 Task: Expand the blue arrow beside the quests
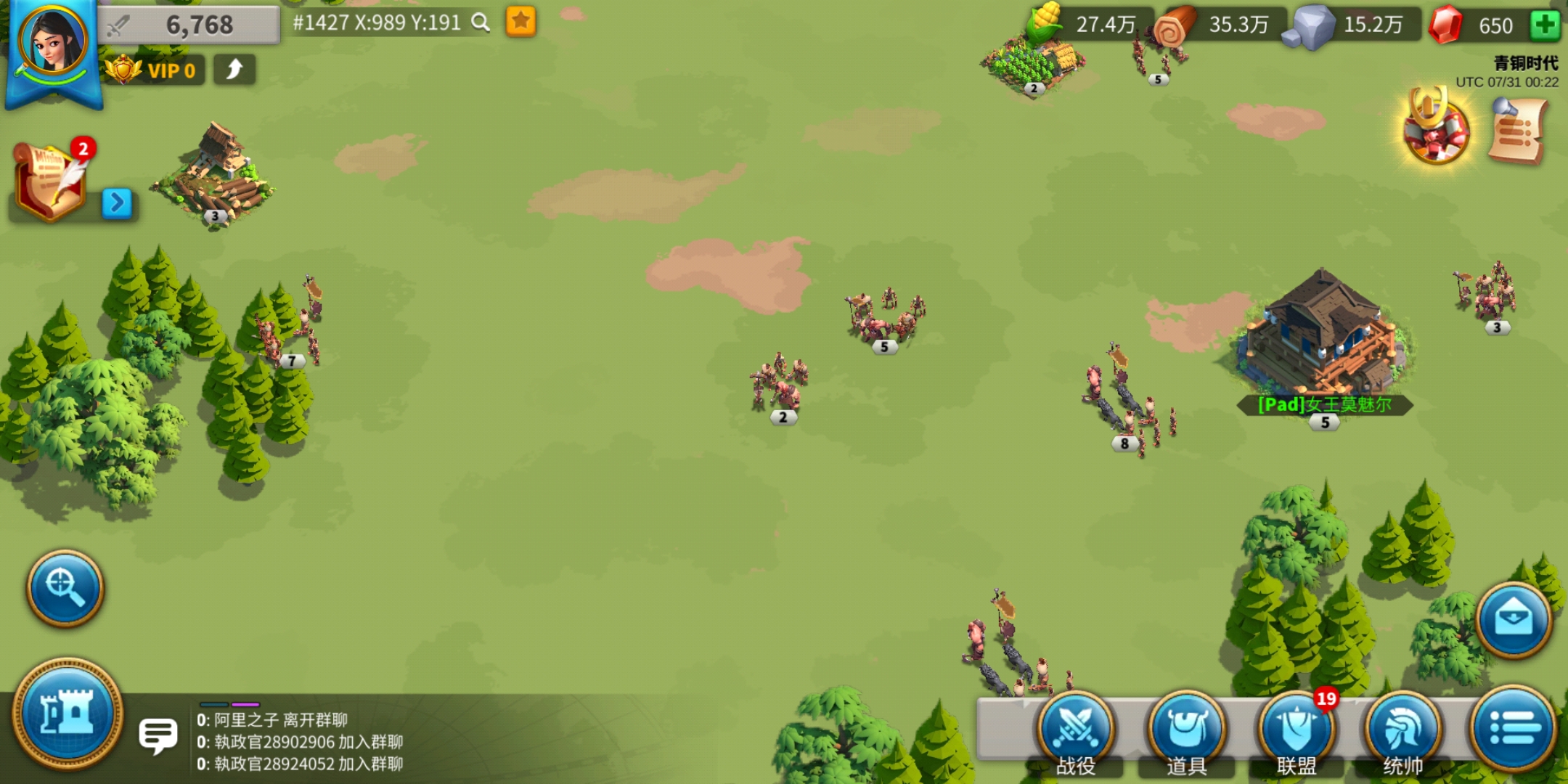point(117,203)
